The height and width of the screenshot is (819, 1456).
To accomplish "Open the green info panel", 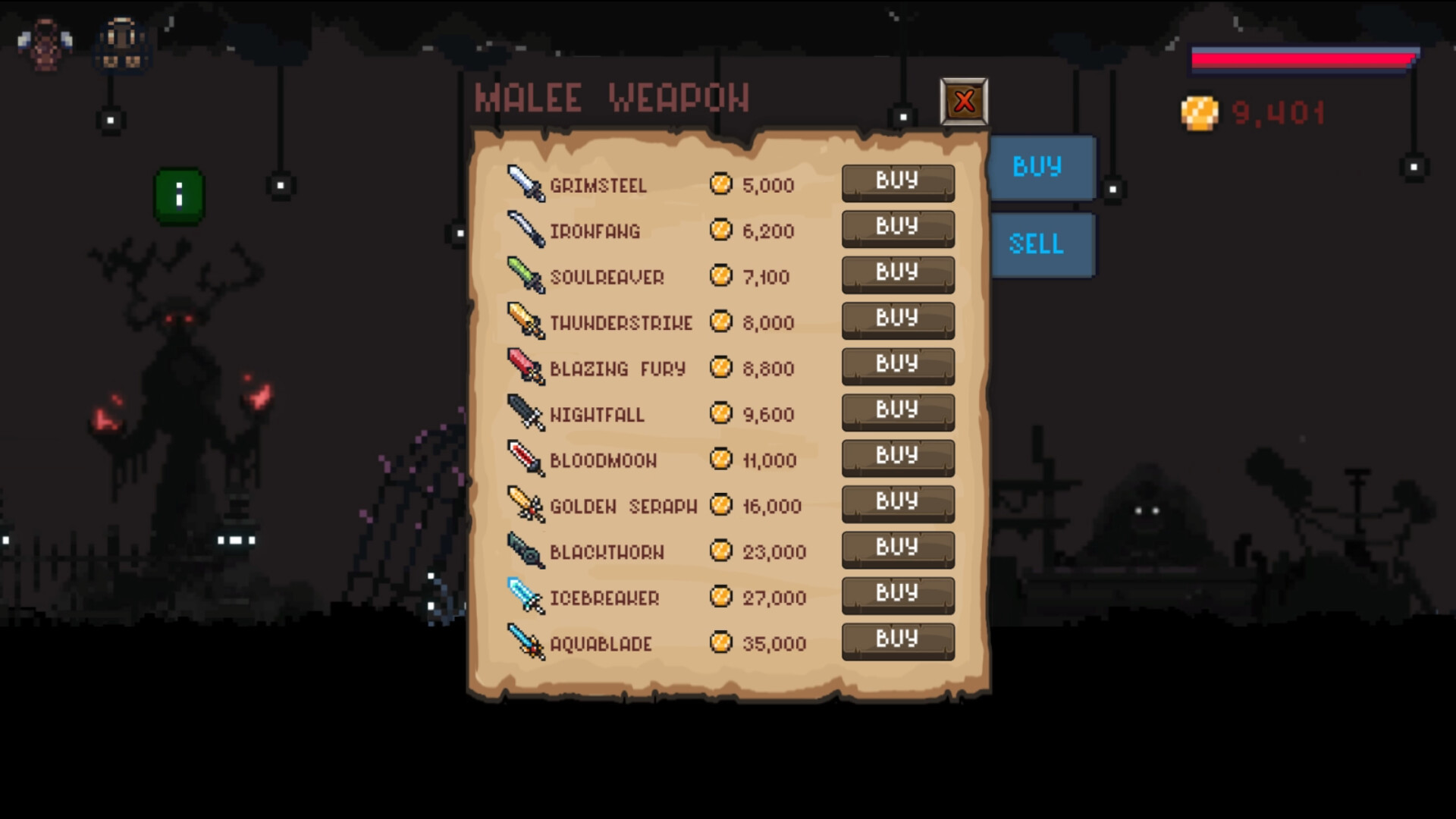I will pos(179,197).
